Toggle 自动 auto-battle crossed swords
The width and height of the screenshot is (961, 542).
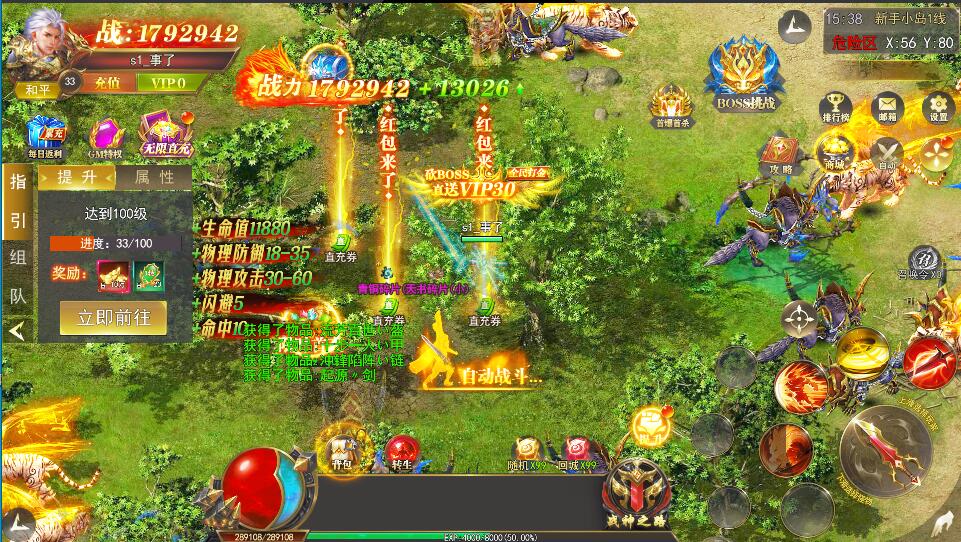[x=885, y=154]
